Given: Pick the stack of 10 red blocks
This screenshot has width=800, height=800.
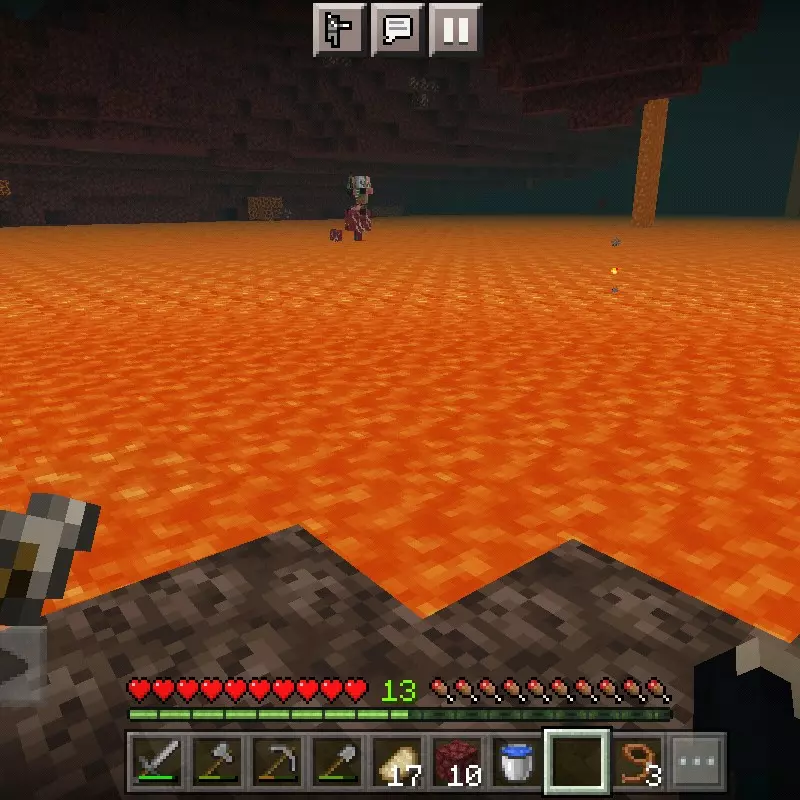Looking at the screenshot, I should point(458,763).
